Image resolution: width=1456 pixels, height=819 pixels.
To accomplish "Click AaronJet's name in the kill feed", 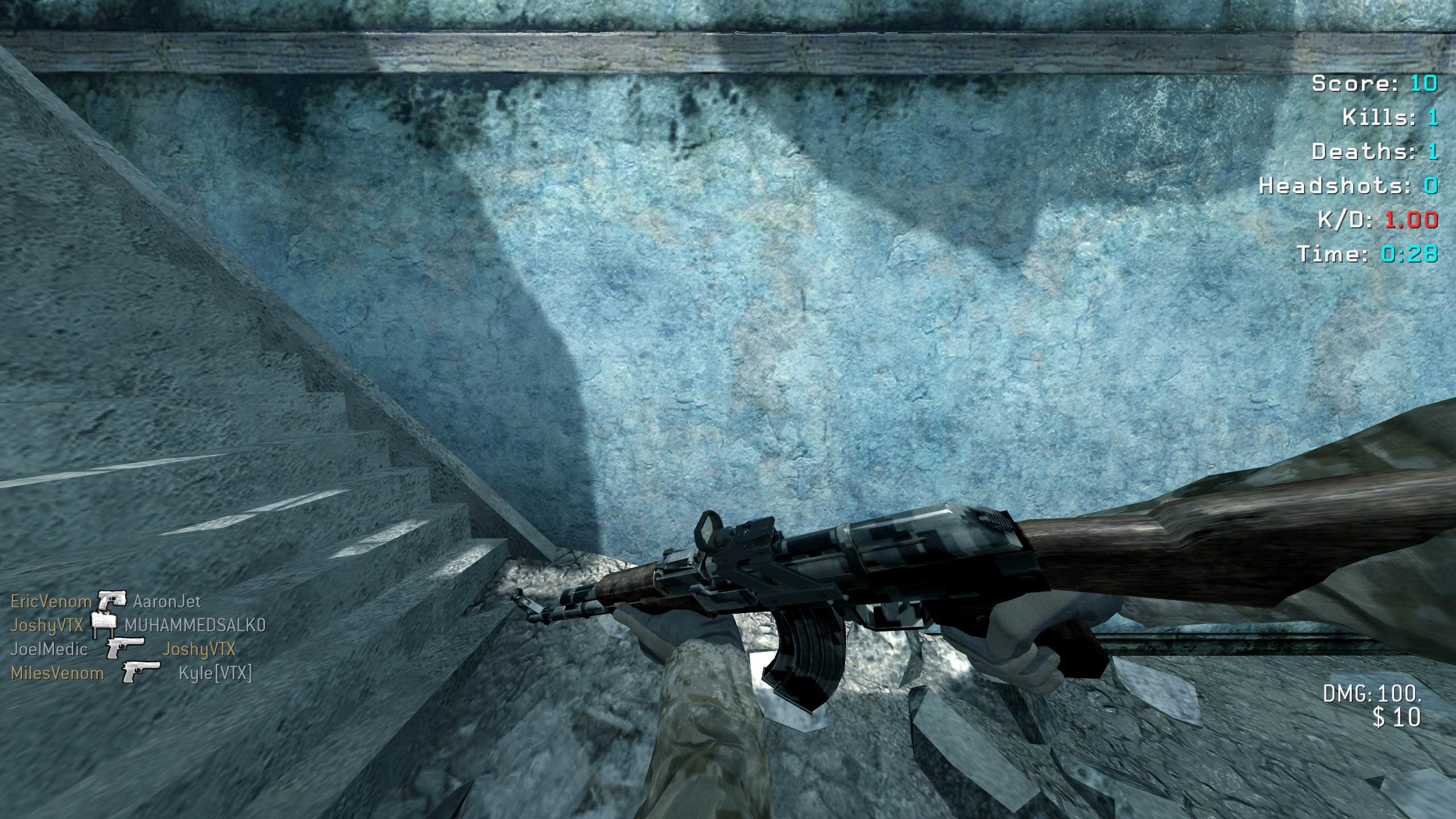I will click(x=167, y=601).
